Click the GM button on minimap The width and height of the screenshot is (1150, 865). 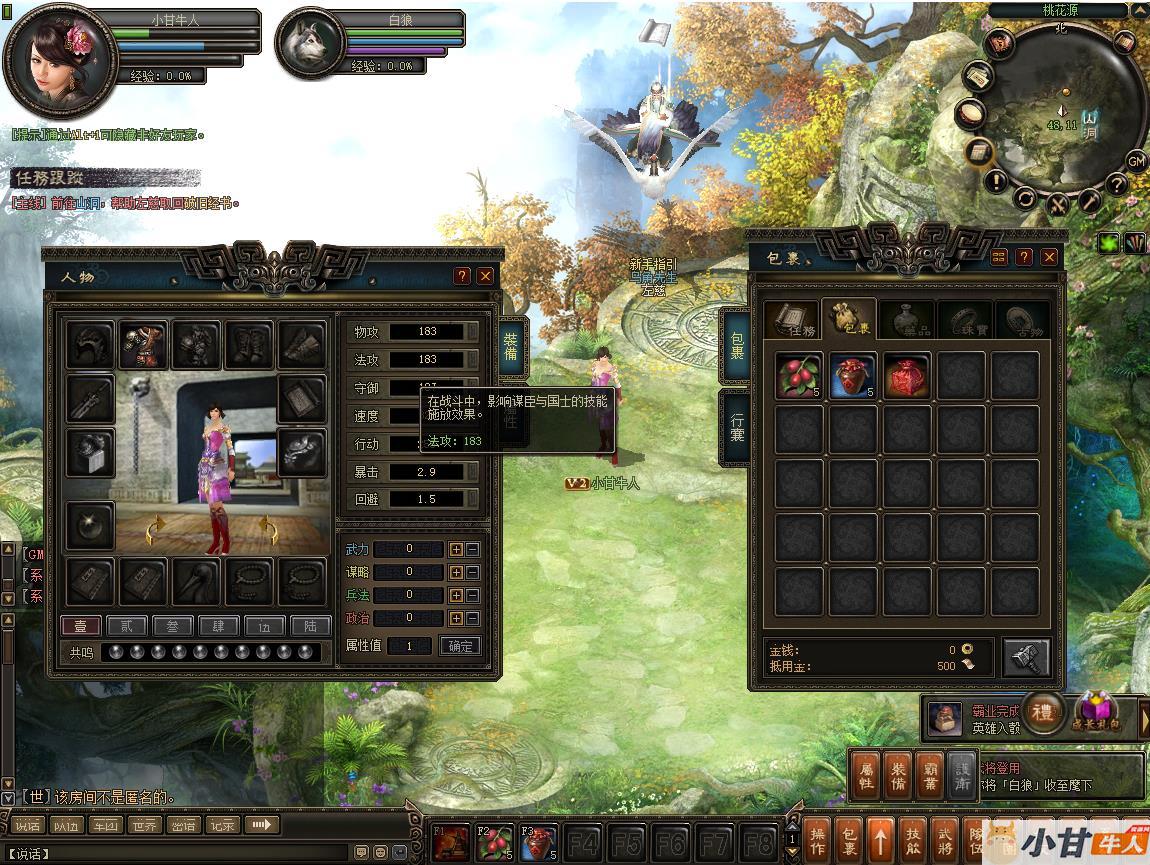coord(1136,160)
